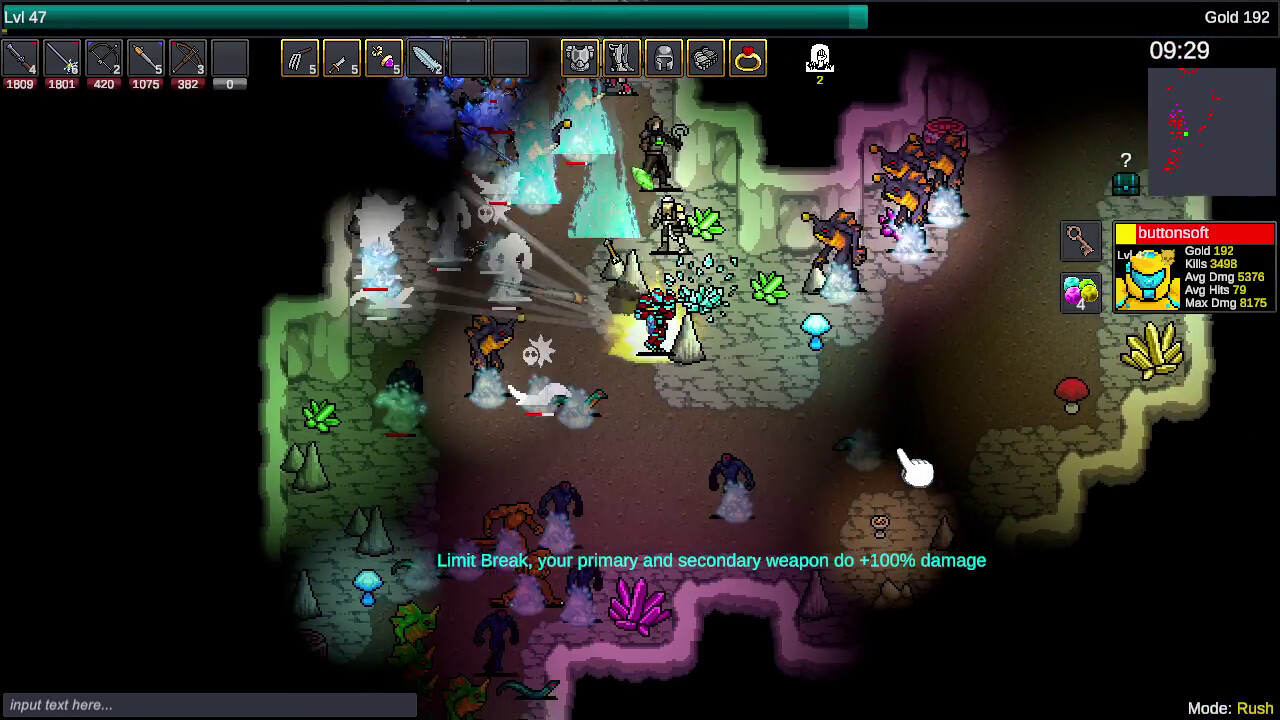The height and width of the screenshot is (720, 1280).
Task: Select the sparkling staff weapon slot
Action: (x=62, y=59)
